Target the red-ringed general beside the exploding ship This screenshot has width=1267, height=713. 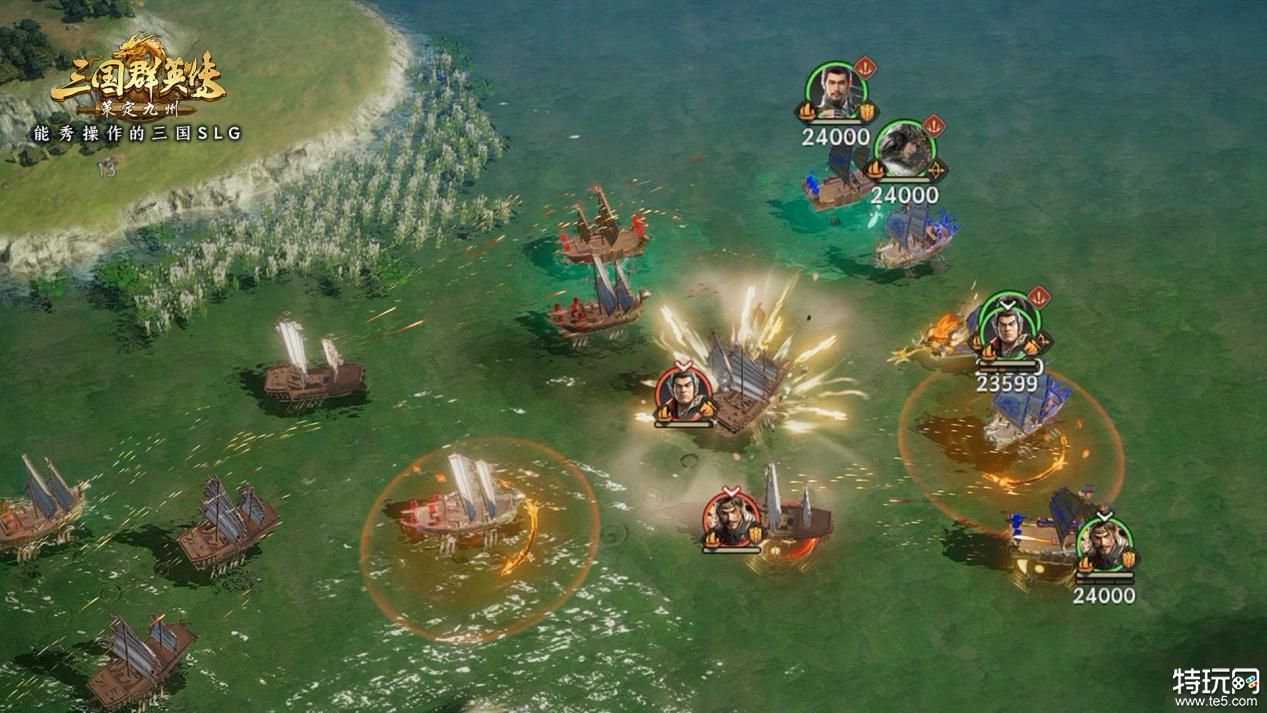pos(684,395)
